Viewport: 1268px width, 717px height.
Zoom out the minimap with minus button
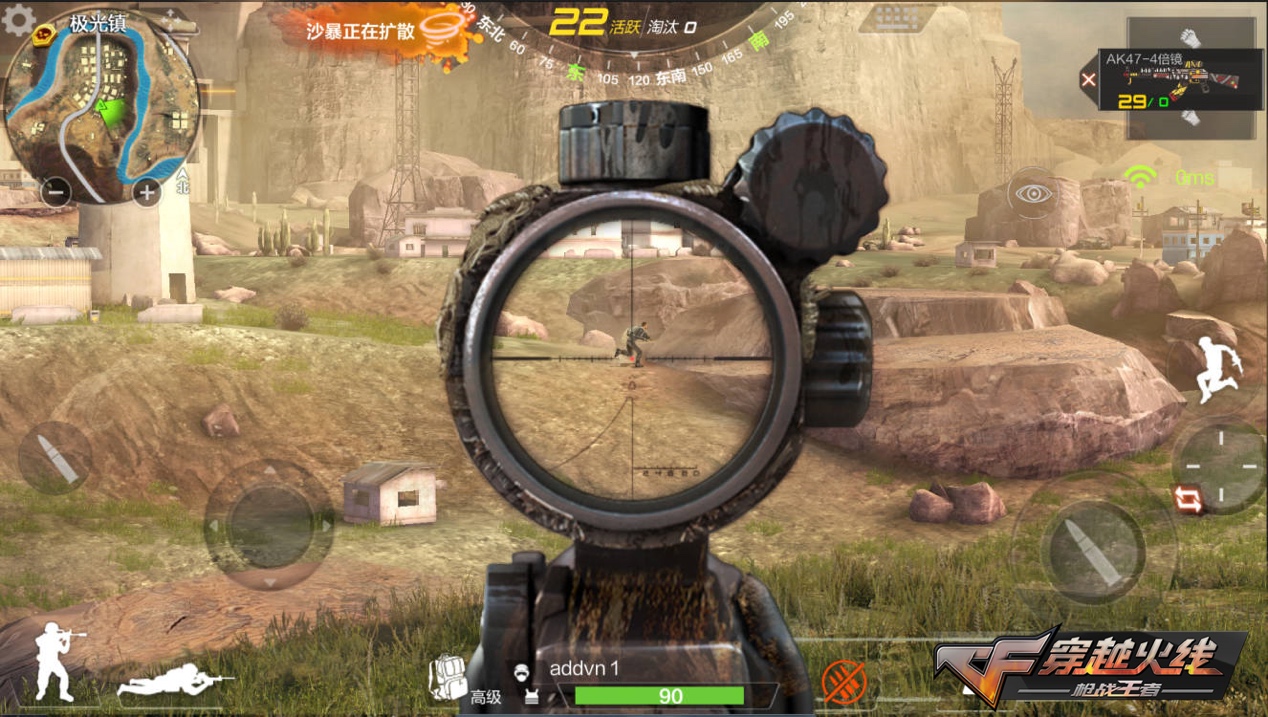tap(56, 192)
